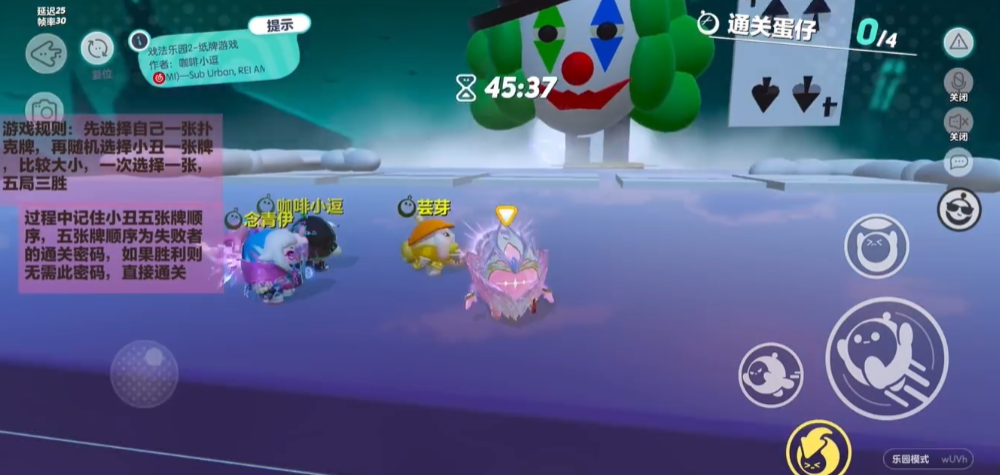Trigger the yellow roll skill button
Image resolution: width=1000 pixels, height=475 pixels.
click(818, 448)
